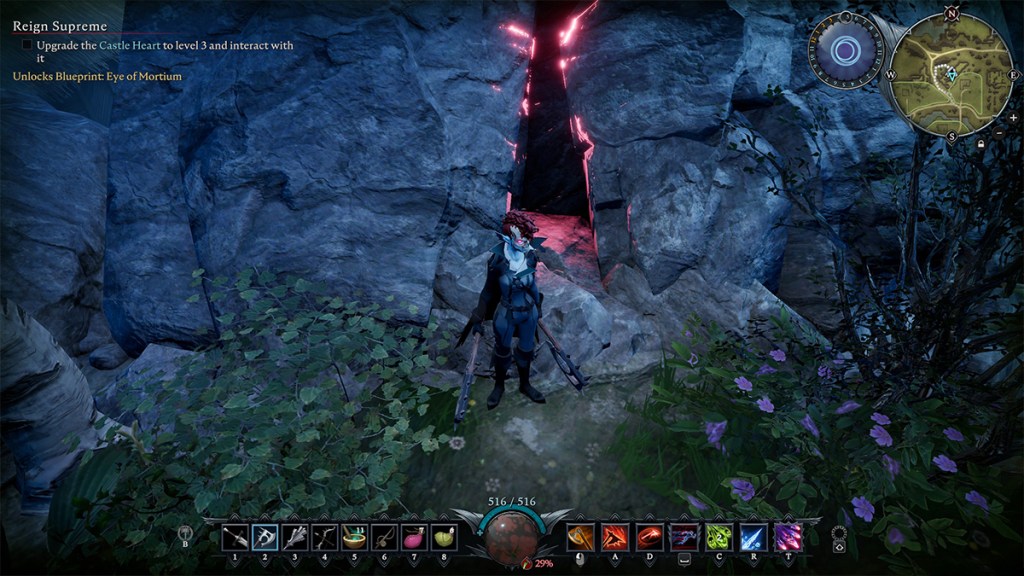Select the highlighted axe in slot 2
This screenshot has width=1024, height=576.
tap(265, 537)
